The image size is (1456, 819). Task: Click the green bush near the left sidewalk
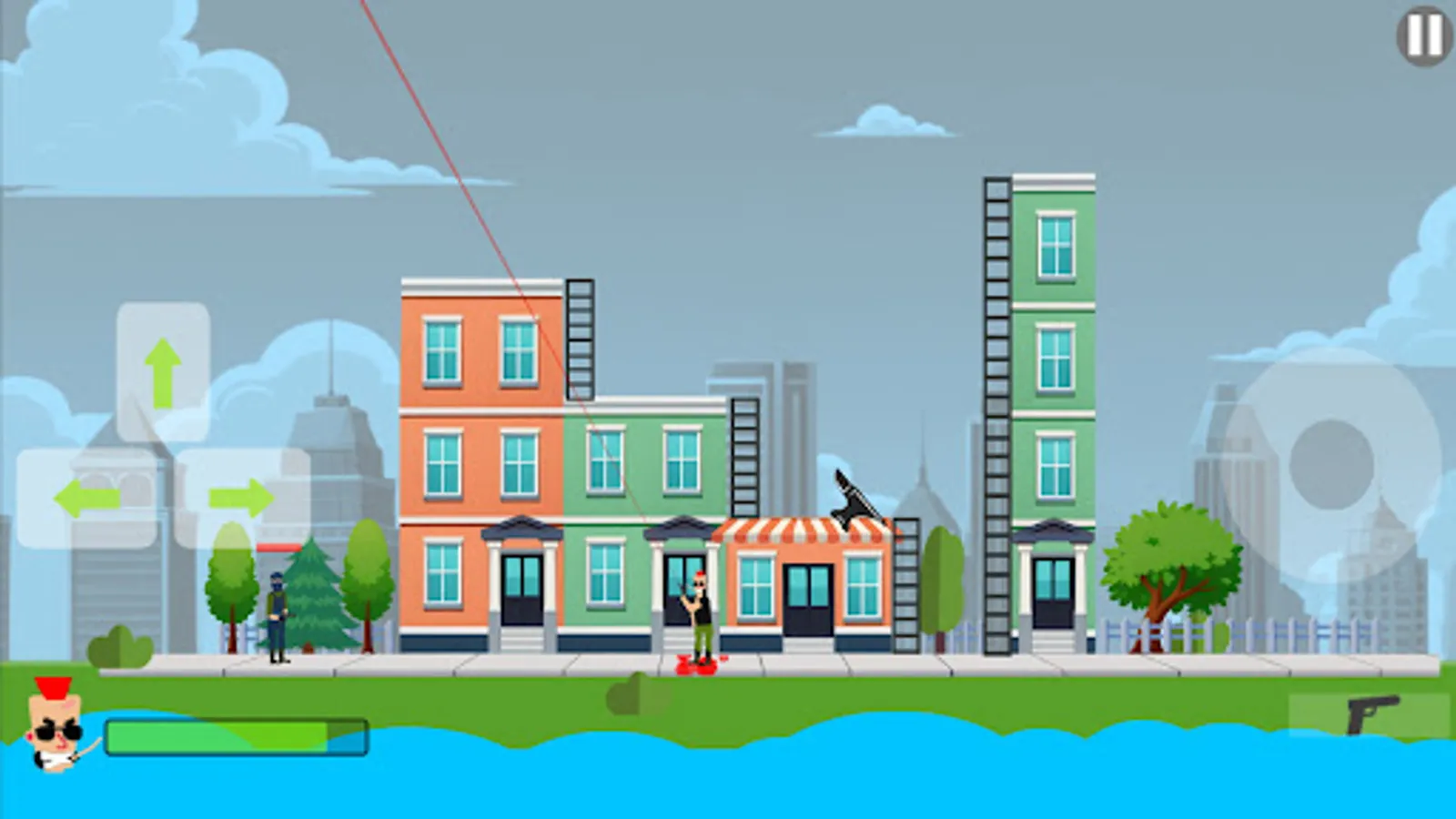coord(118,646)
